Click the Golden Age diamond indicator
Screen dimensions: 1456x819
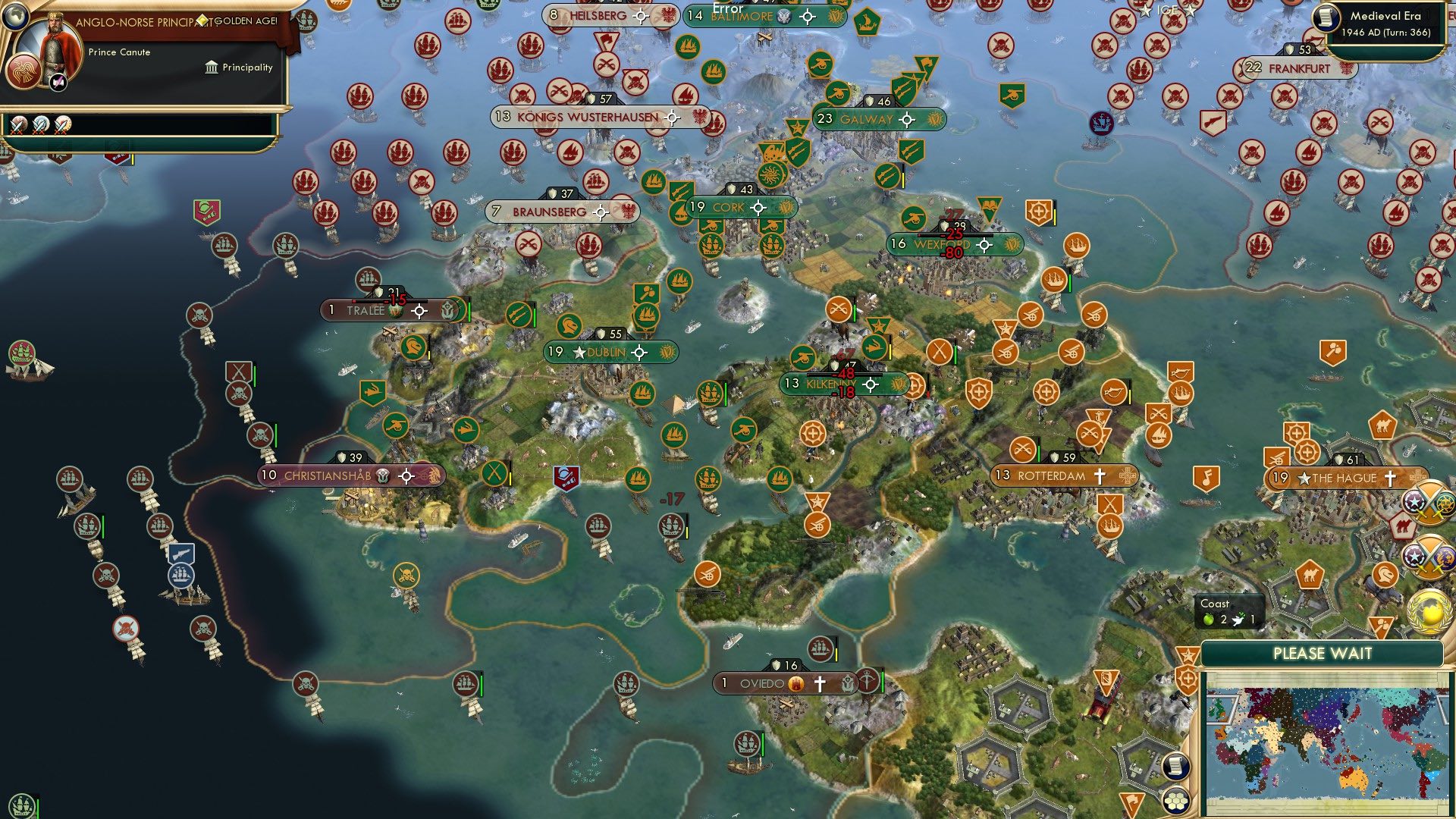202,20
